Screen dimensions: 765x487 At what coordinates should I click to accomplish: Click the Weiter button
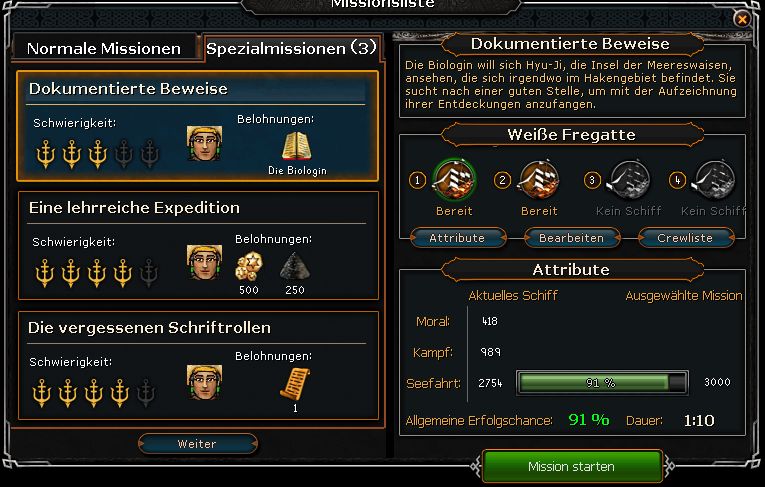tap(197, 443)
